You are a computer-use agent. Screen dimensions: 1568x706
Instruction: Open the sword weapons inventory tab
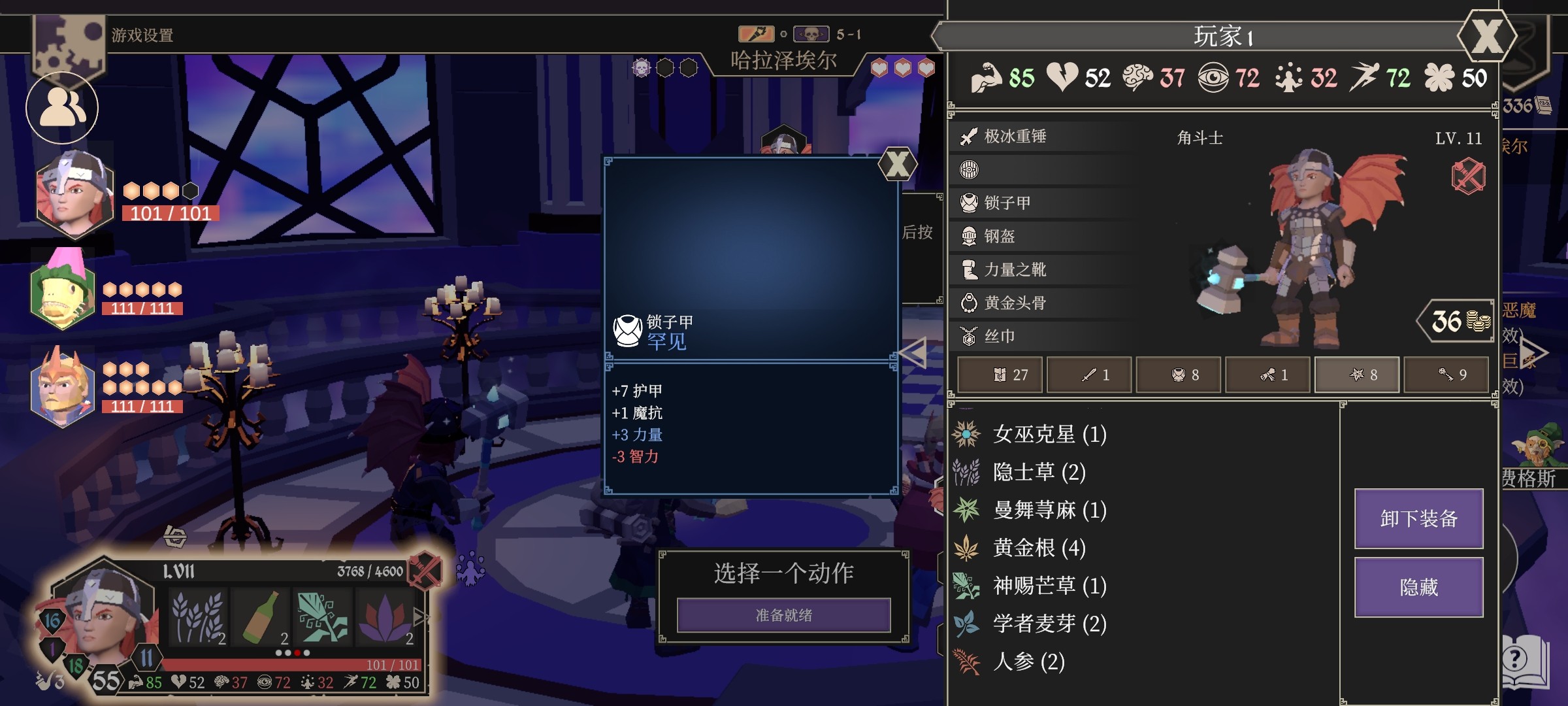click(1090, 375)
